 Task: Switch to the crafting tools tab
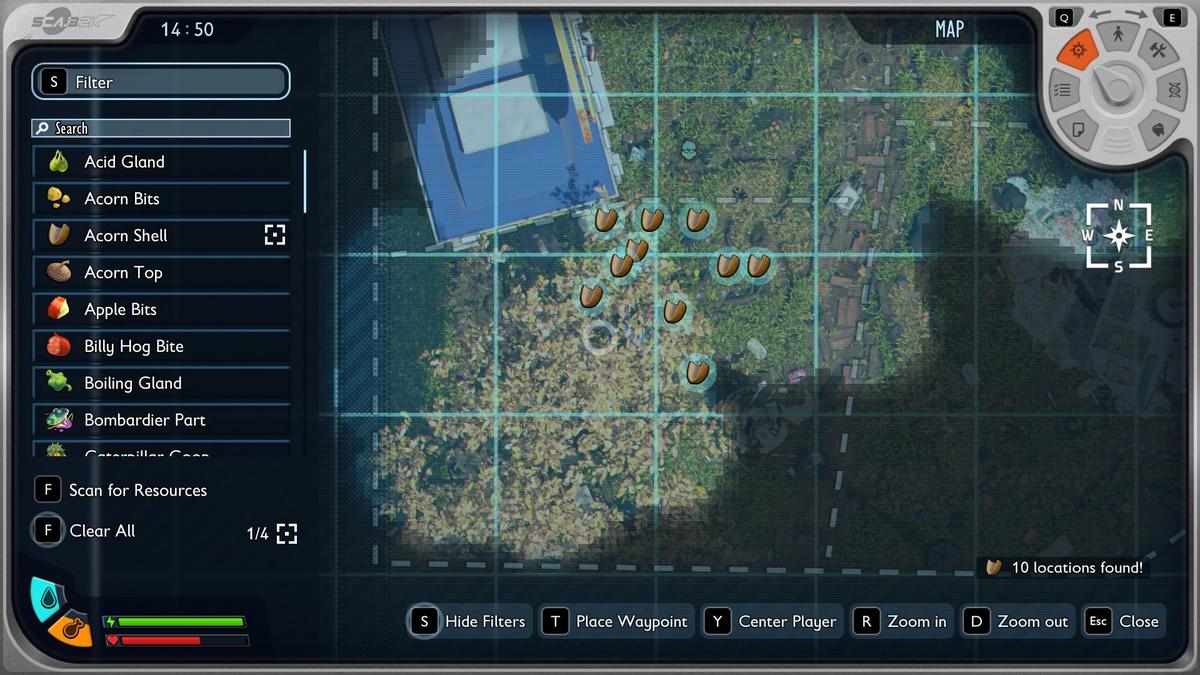(1158, 50)
